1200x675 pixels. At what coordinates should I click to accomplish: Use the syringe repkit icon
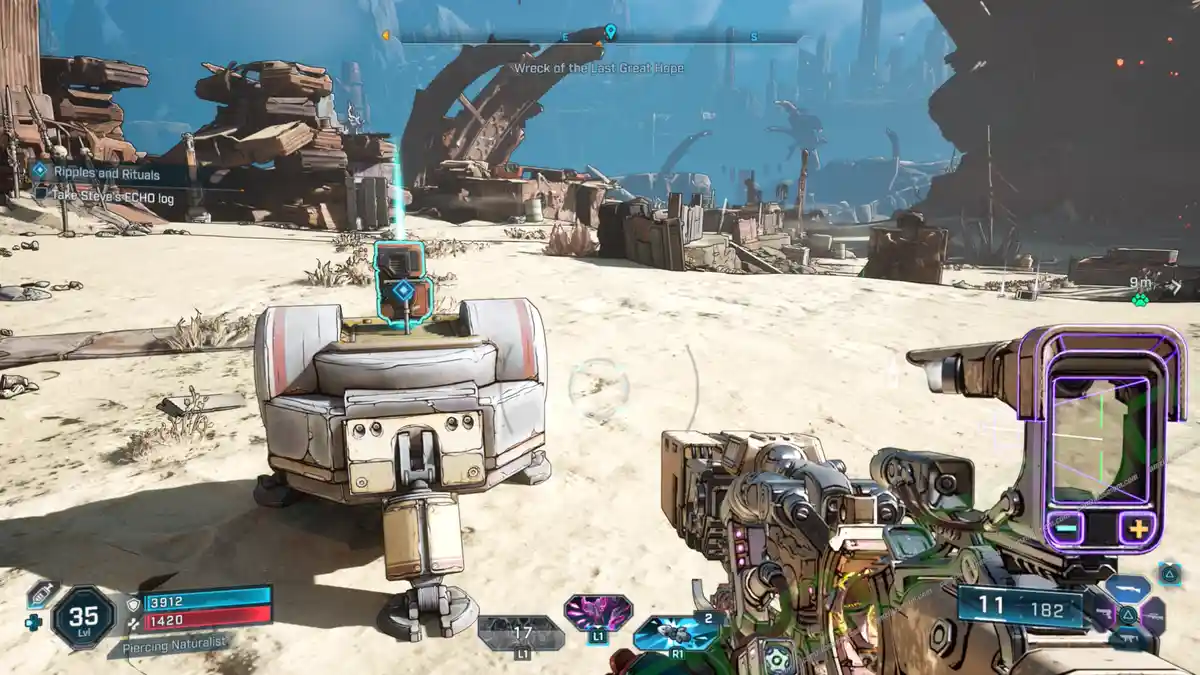(41, 594)
